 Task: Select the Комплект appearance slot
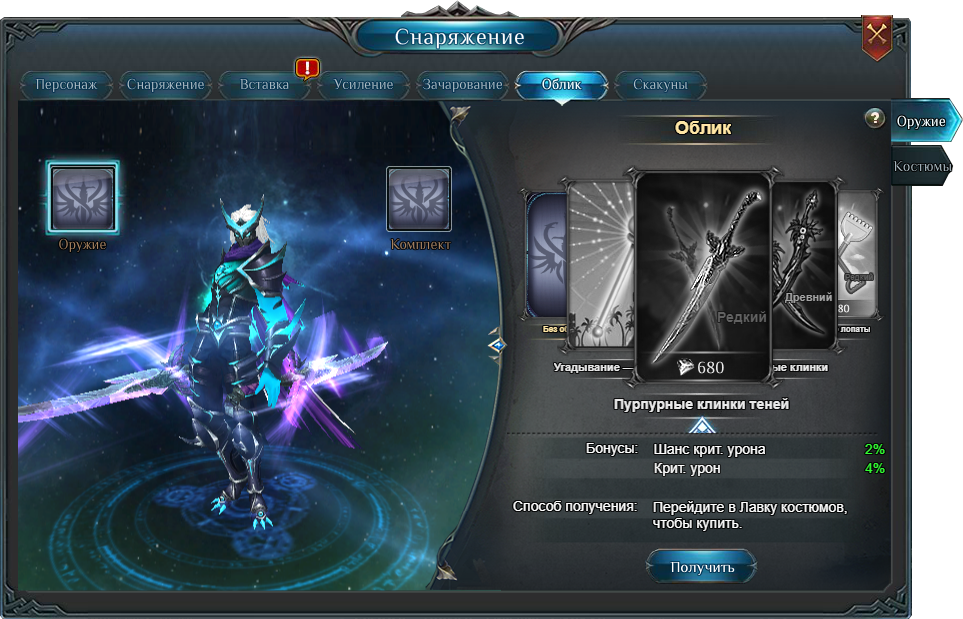point(419,198)
